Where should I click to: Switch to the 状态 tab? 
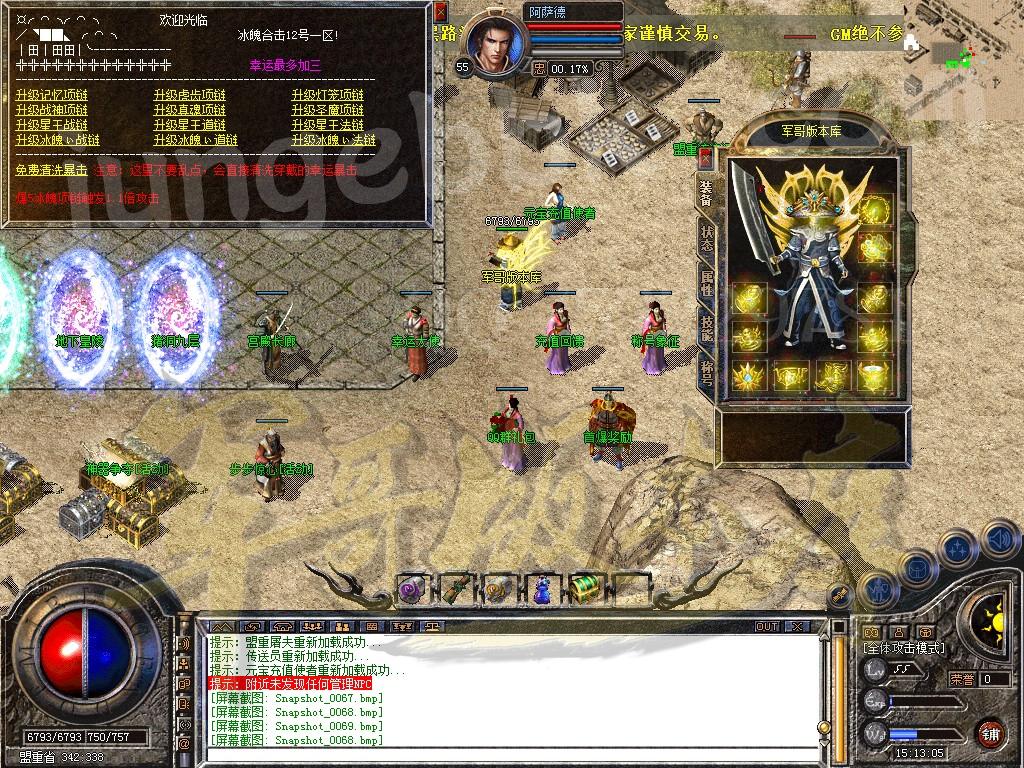click(x=706, y=235)
